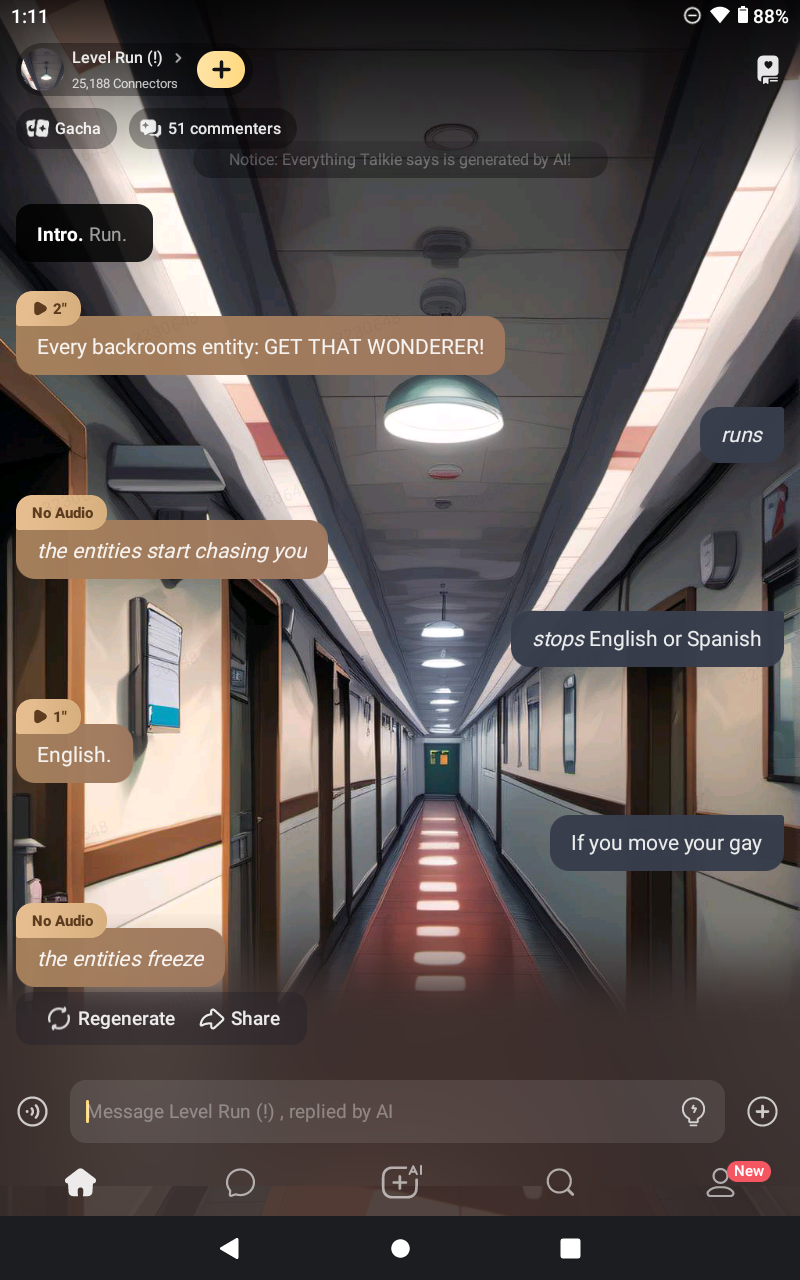The image size is (800, 1280).
Task: Tap the lightbulb inspiration icon
Action: pos(693,1111)
